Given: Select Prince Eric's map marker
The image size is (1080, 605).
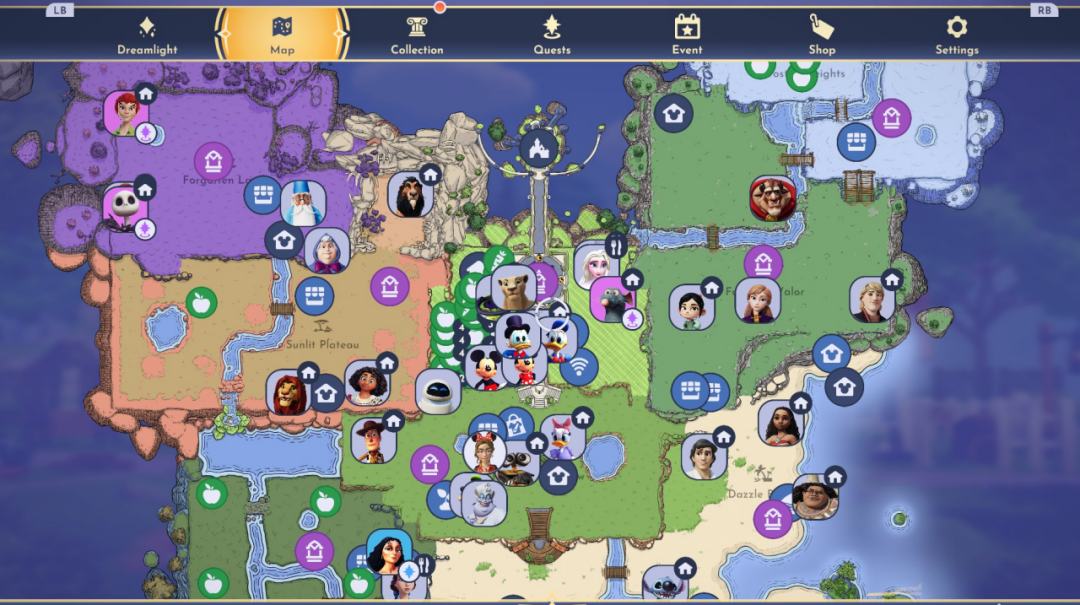Looking at the screenshot, I should click(704, 456).
